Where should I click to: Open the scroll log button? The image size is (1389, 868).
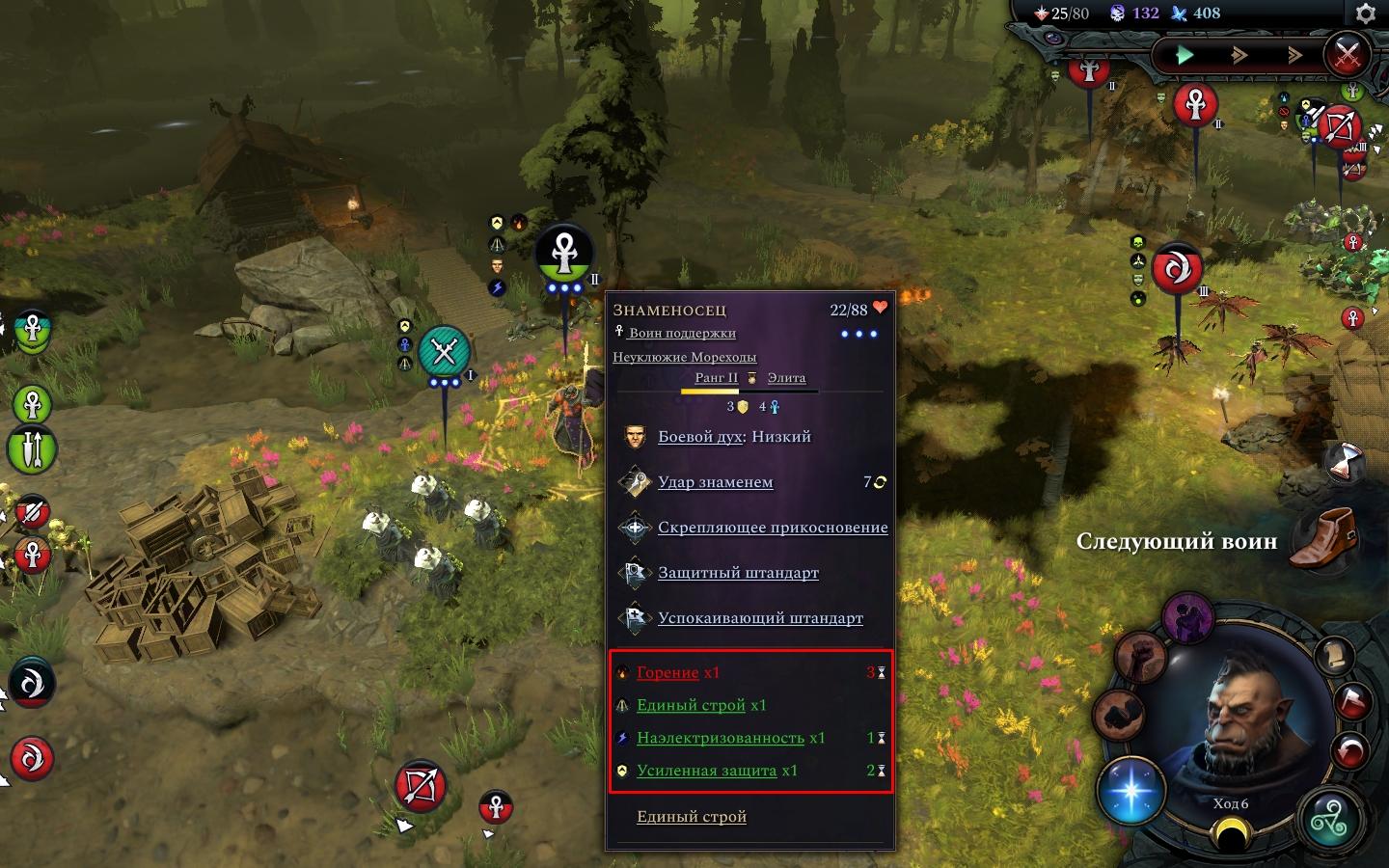click(x=1335, y=657)
